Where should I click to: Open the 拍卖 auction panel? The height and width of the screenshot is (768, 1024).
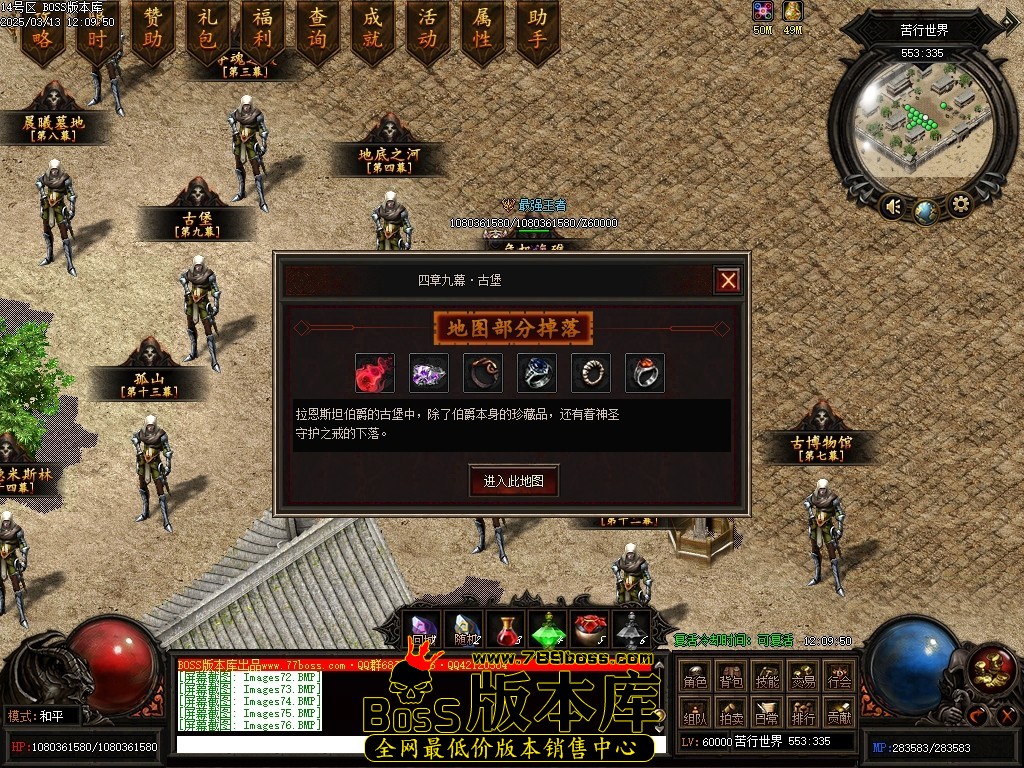pos(731,714)
